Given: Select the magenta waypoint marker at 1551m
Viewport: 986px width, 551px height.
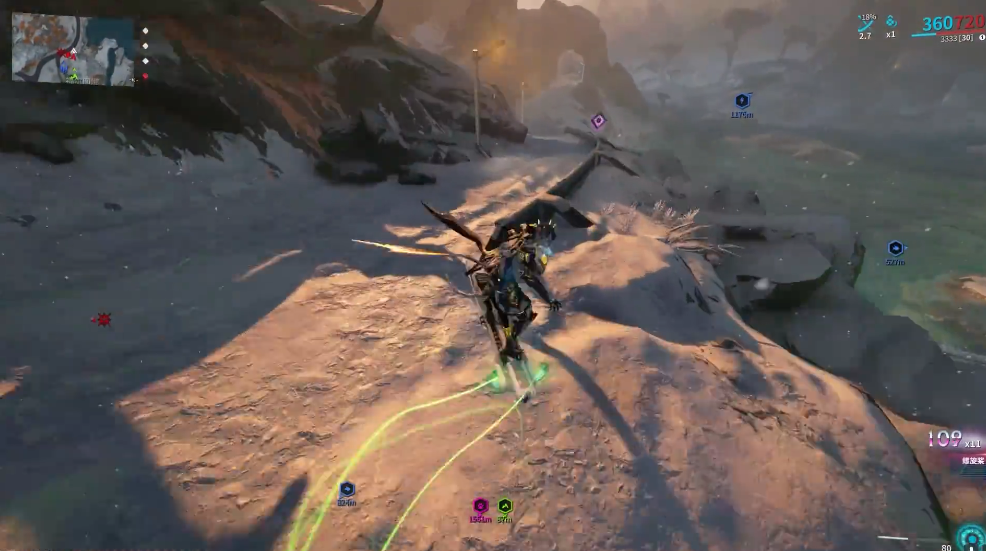Looking at the screenshot, I should tap(480, 506).
